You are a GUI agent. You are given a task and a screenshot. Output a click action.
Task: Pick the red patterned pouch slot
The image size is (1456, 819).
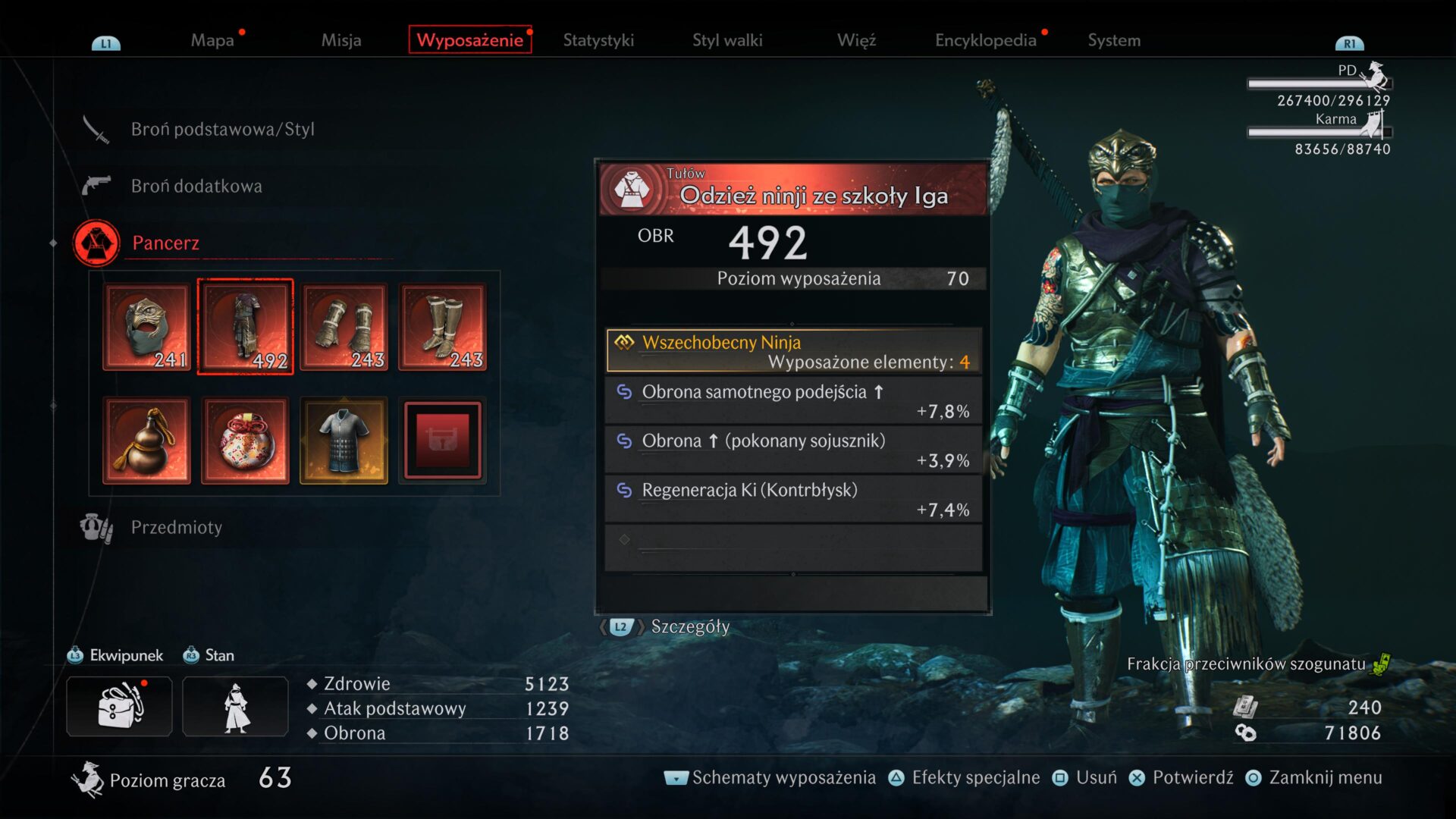click(245, 441)
